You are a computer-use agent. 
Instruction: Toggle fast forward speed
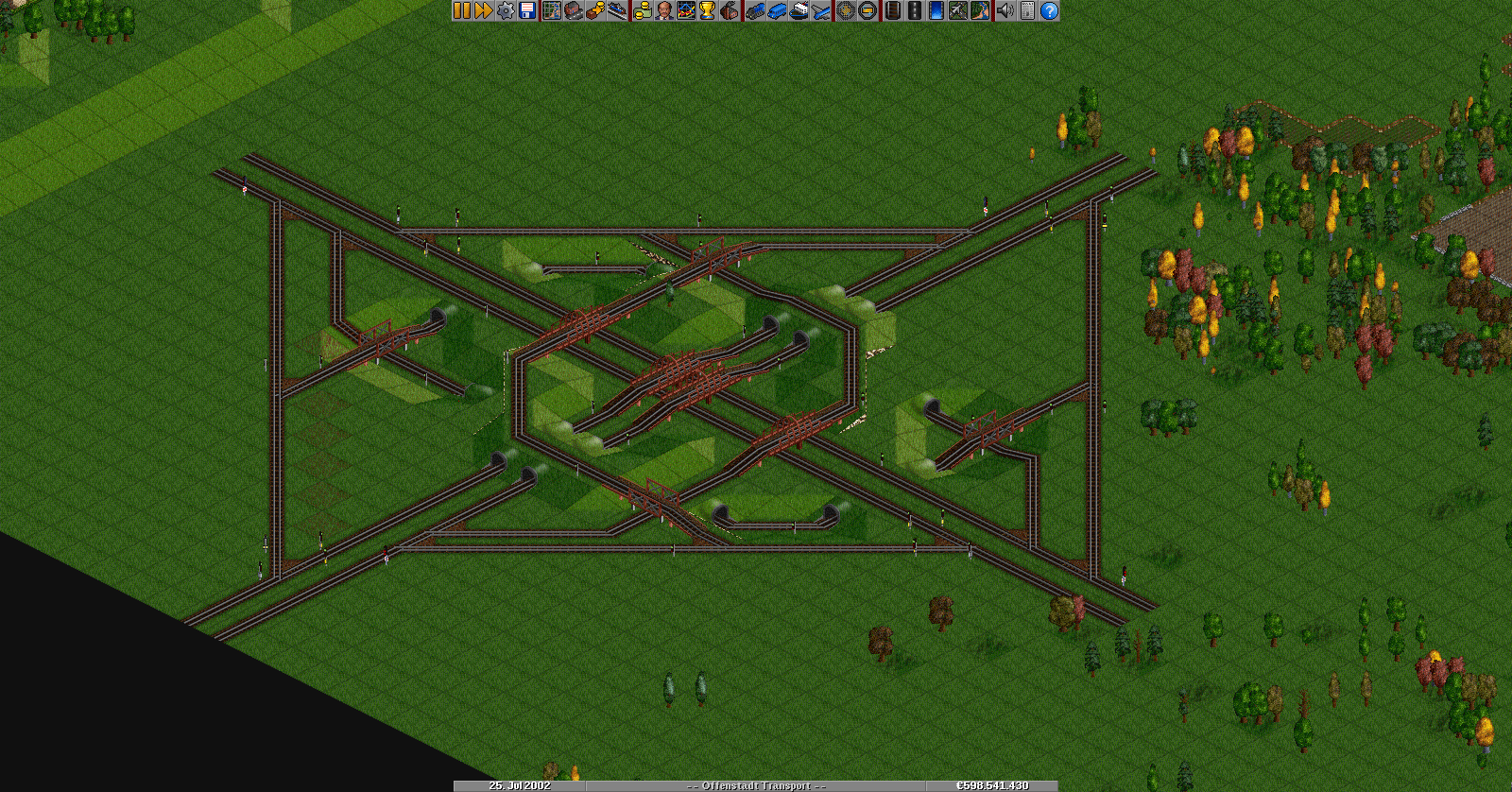[483, 10]
